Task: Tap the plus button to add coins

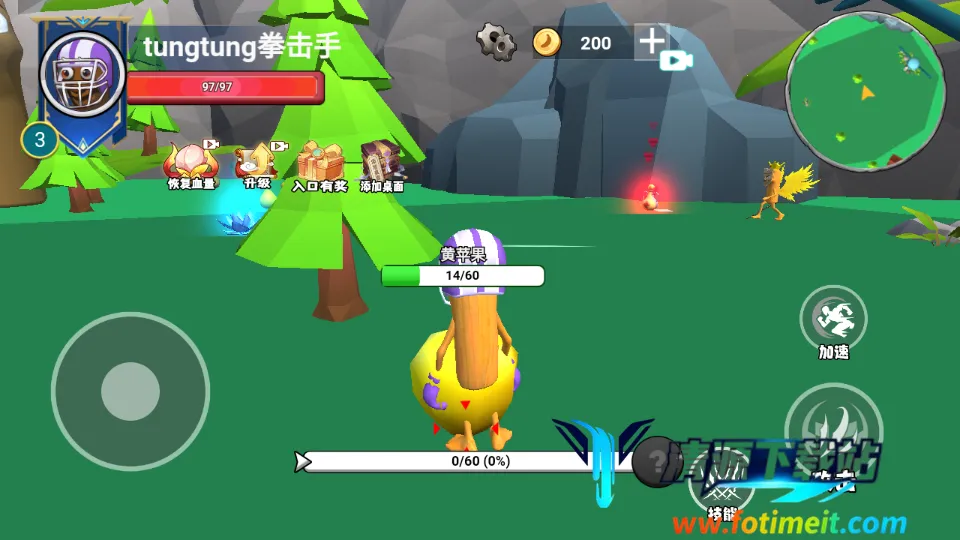Action: (651, 42)
